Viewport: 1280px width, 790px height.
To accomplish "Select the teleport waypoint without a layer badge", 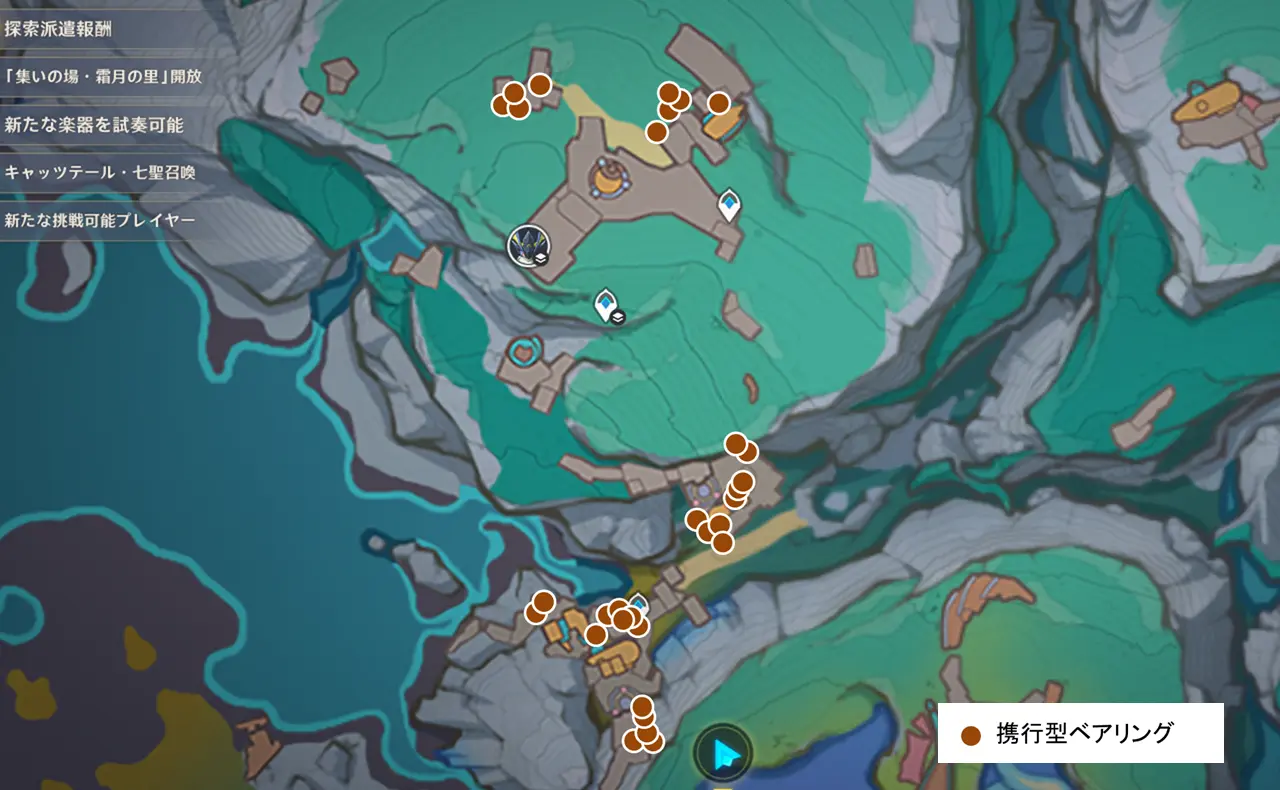I will [730, 205].
